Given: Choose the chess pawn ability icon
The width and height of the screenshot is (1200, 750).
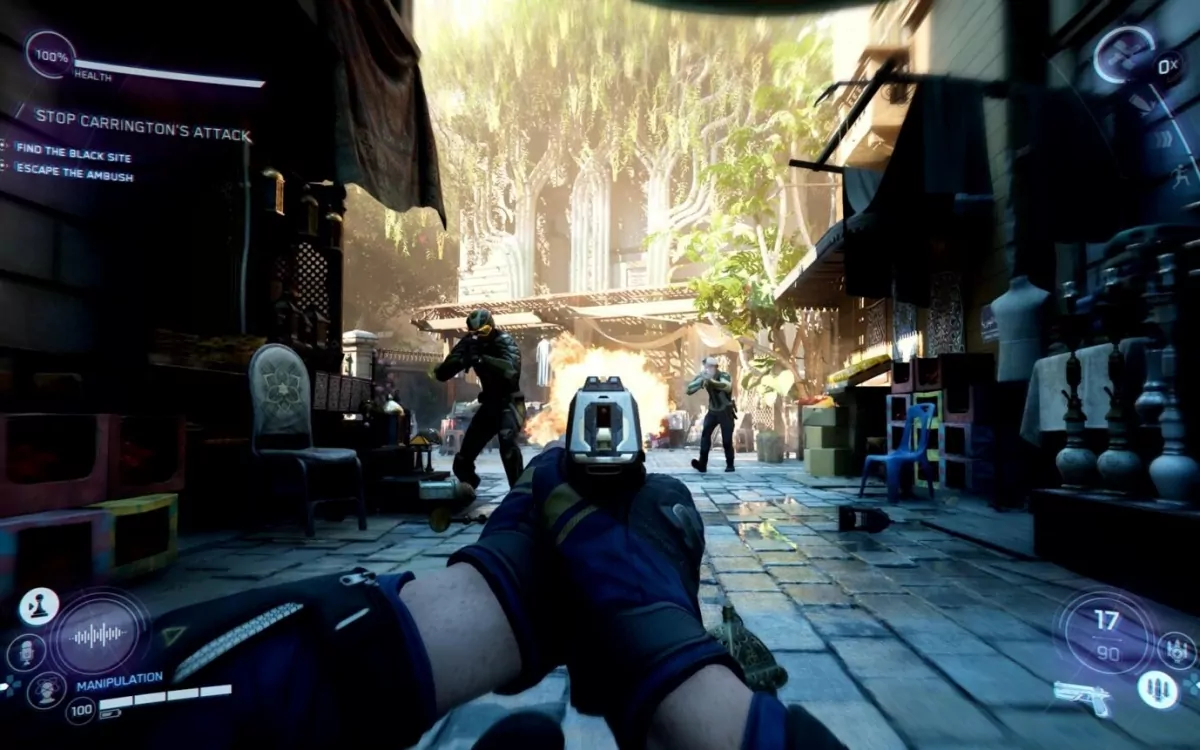Looking at the screenshot, I should [x=39, y=606].
